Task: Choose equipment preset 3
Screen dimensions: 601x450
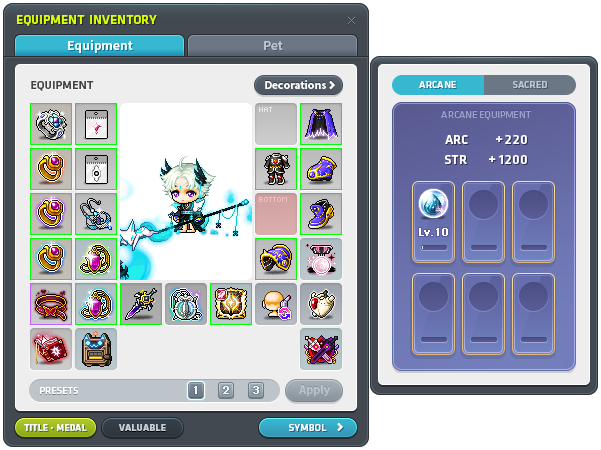Action: point(256,390)
